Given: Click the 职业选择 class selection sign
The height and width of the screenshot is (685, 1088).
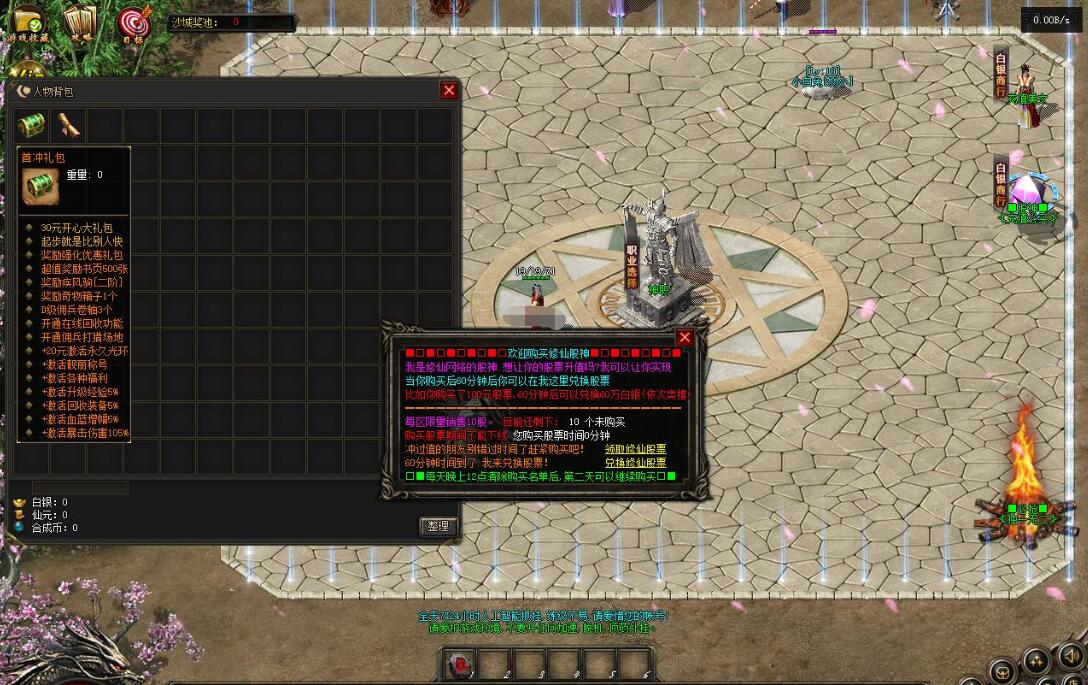Looking at the screenshot, I should pos(632,265).
